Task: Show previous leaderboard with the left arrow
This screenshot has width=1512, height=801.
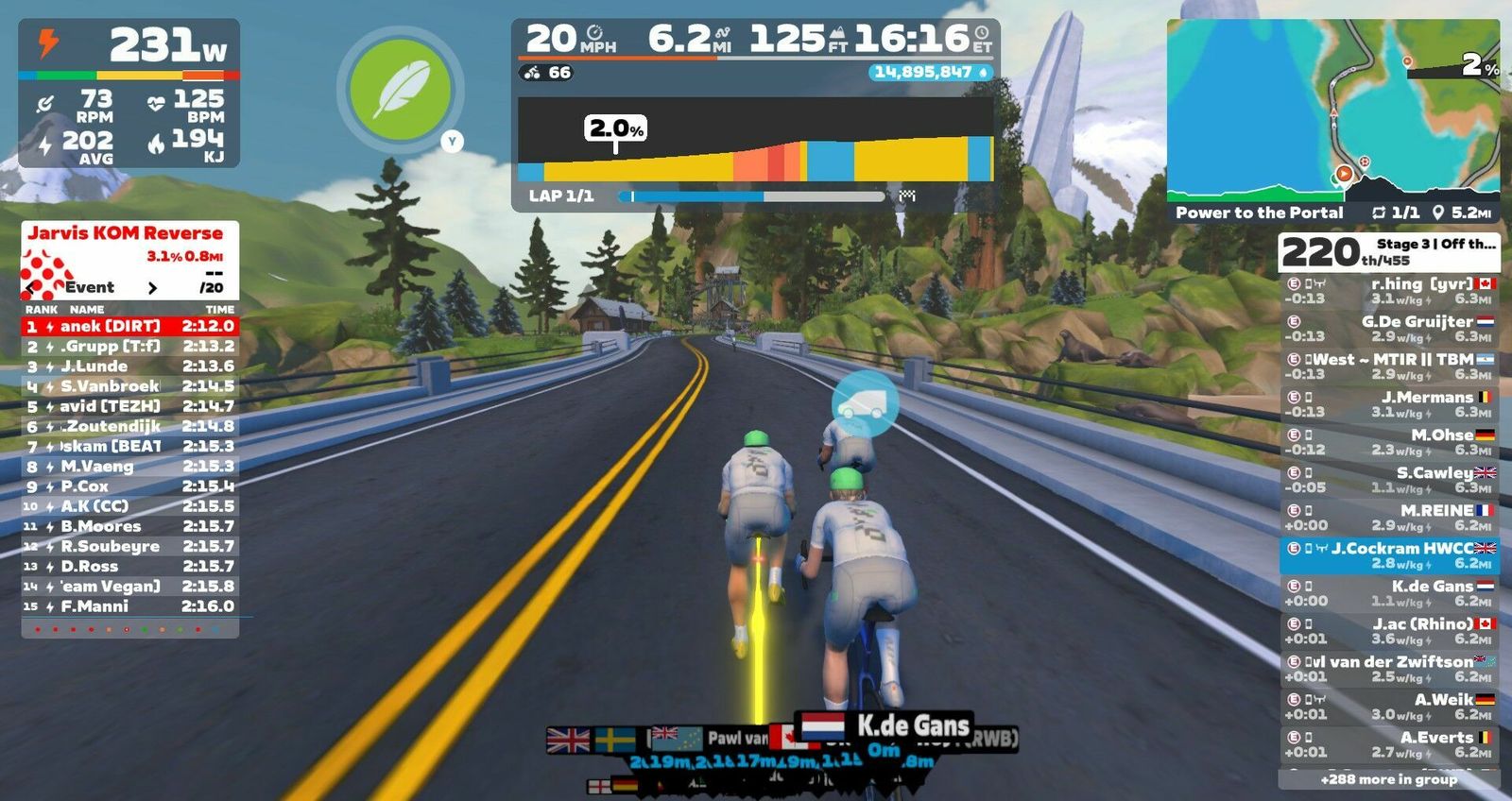Action: [31, 287]
